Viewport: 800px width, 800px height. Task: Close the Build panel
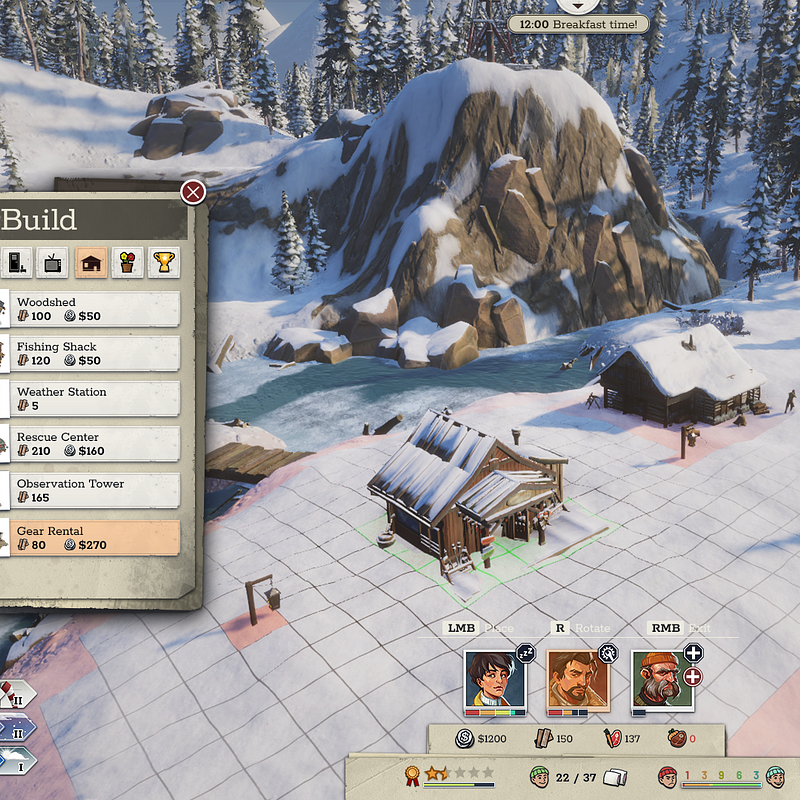193,192
